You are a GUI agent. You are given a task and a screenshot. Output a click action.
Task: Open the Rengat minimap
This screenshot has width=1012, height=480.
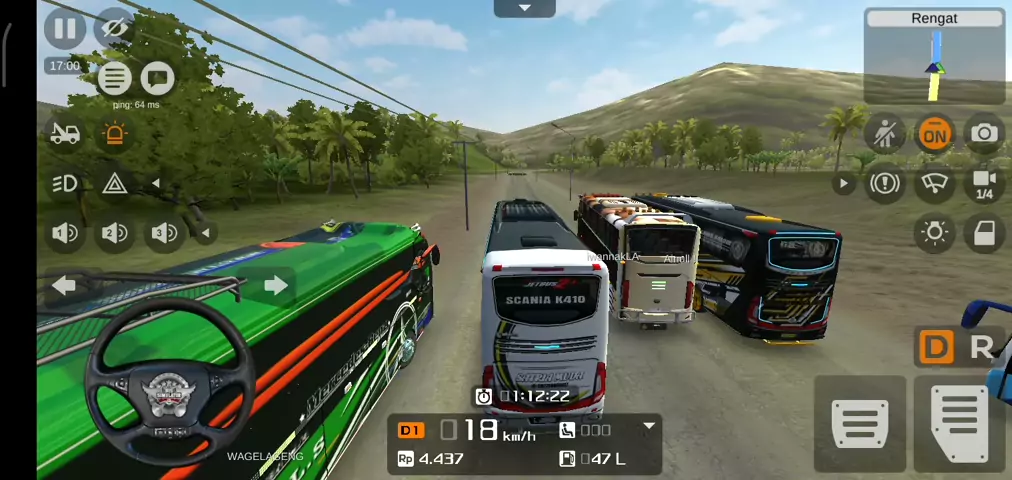point(934,57)
